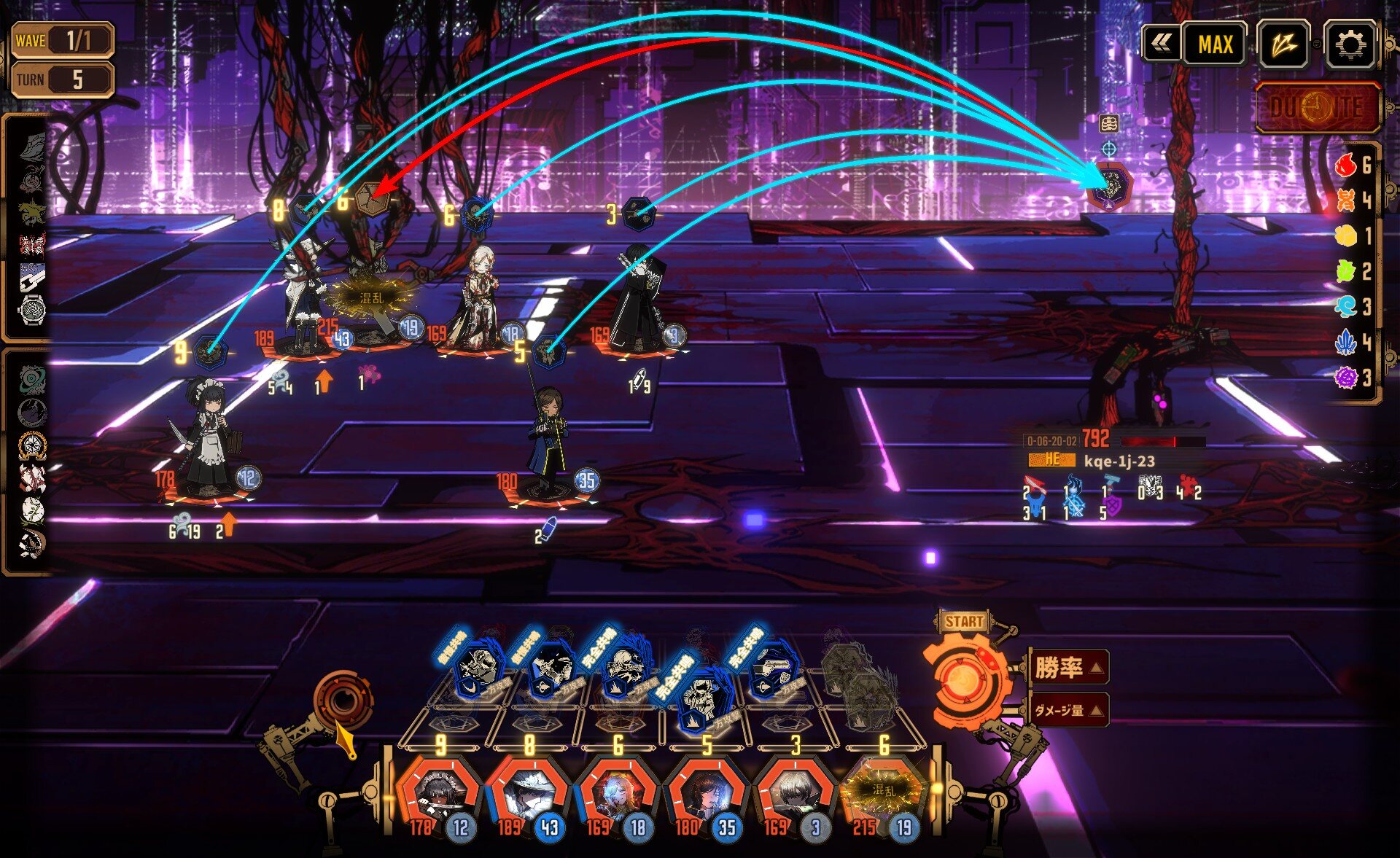Select the 勝率 win rate button
Screen dimensions: 1400x858
[1069, 667]
